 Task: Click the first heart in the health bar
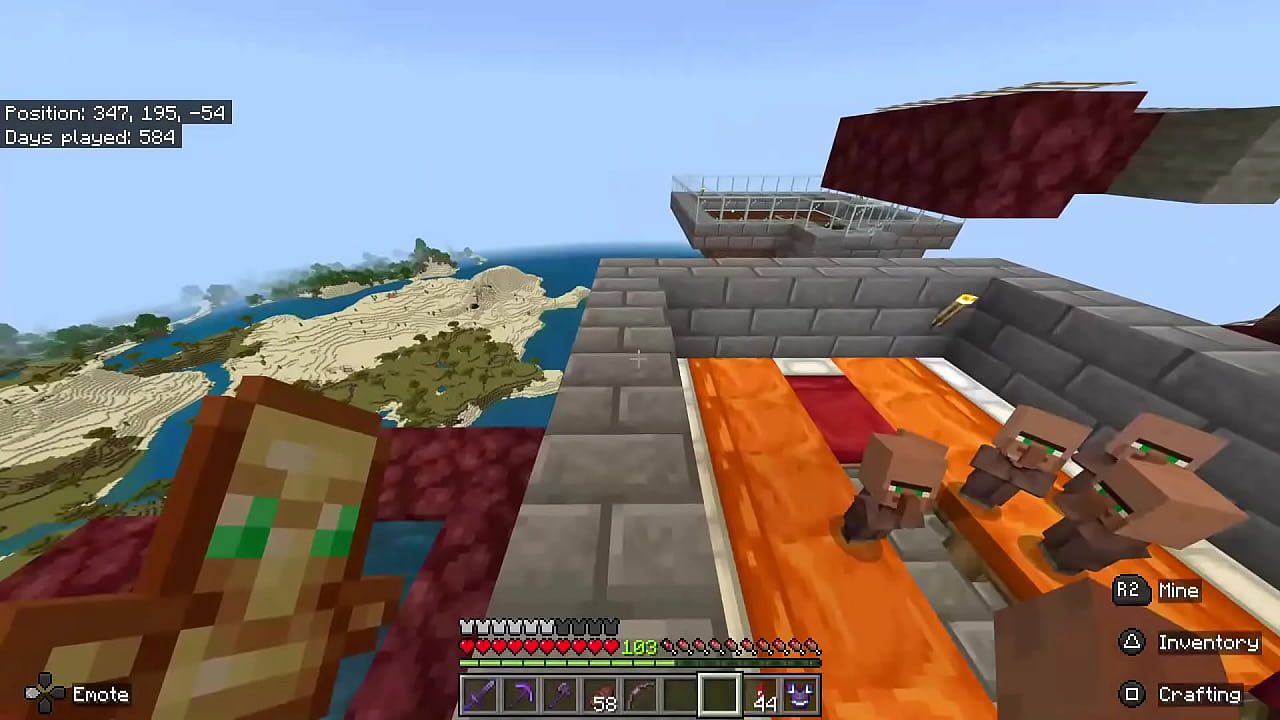tap(466, 647)
